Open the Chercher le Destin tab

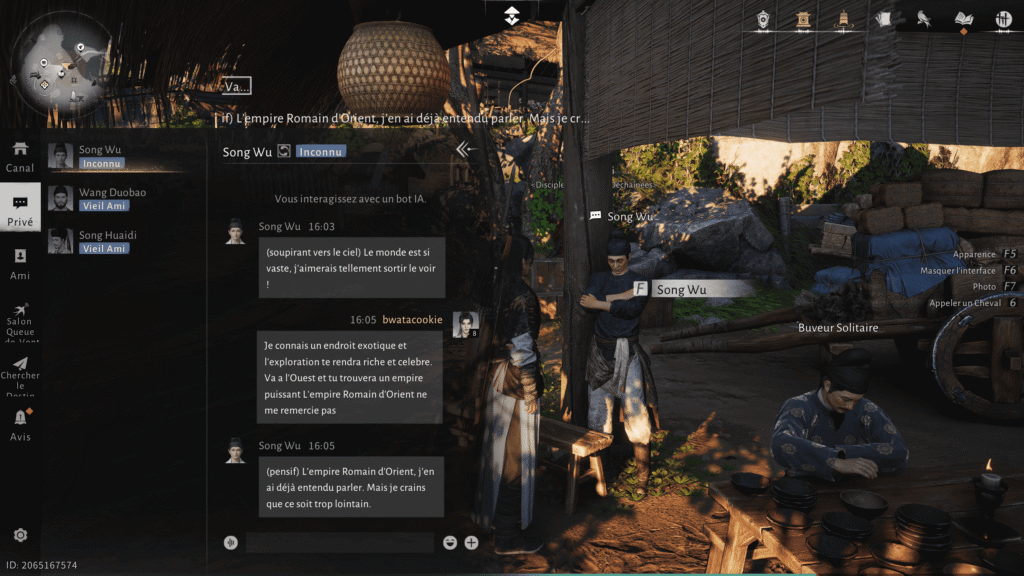(20, 370)
